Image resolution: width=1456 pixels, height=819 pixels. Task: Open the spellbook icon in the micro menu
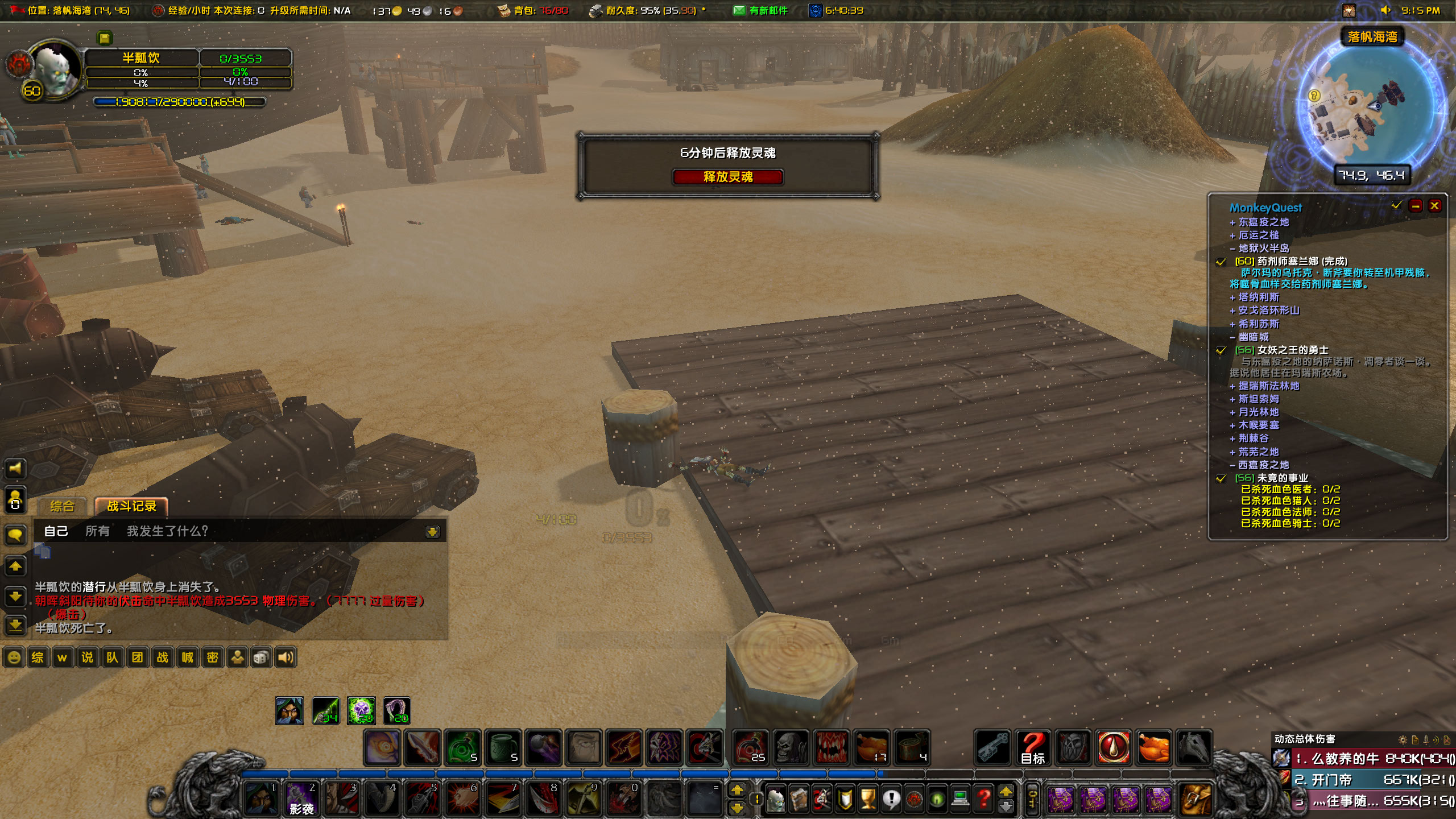pos(799,801)
